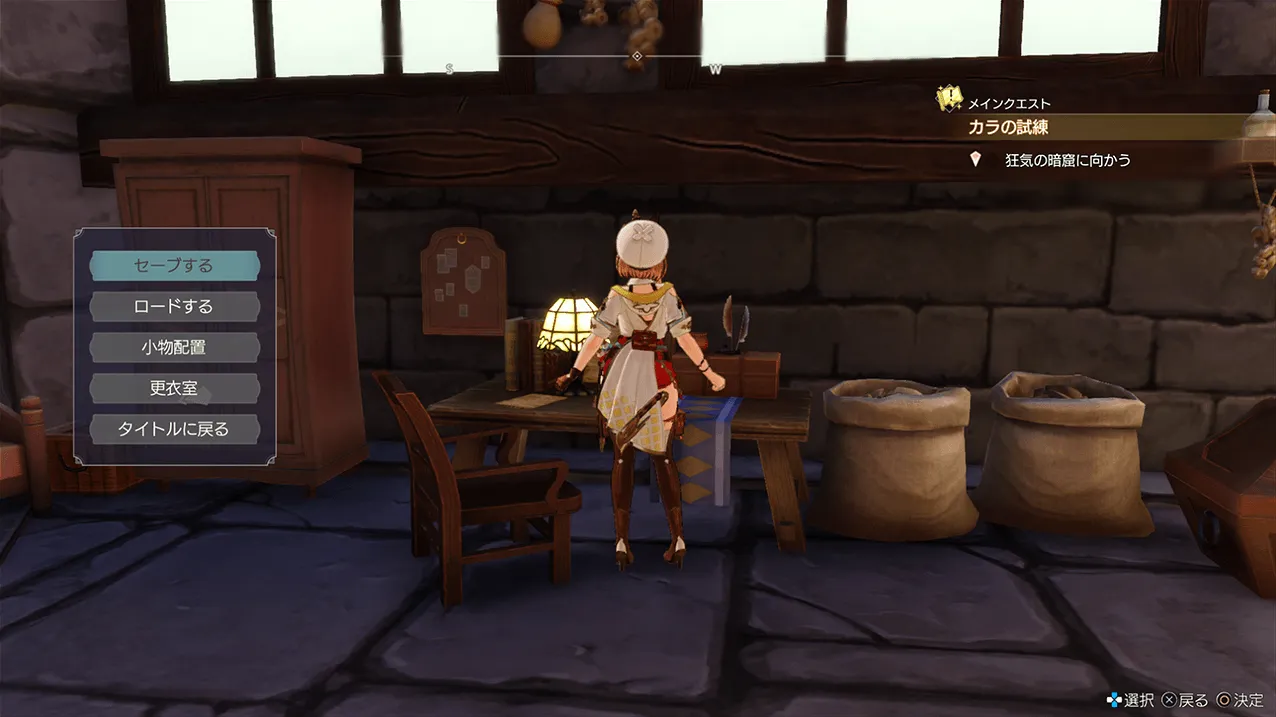Open 小物配置 item placement
The image size is (1276, 717).
click(x=174, y=348)
